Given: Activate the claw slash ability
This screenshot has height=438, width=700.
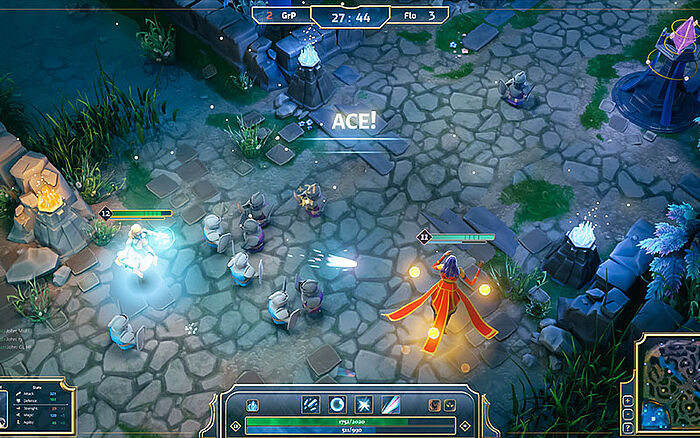Looking at the screenshot, I should [311, 405].
